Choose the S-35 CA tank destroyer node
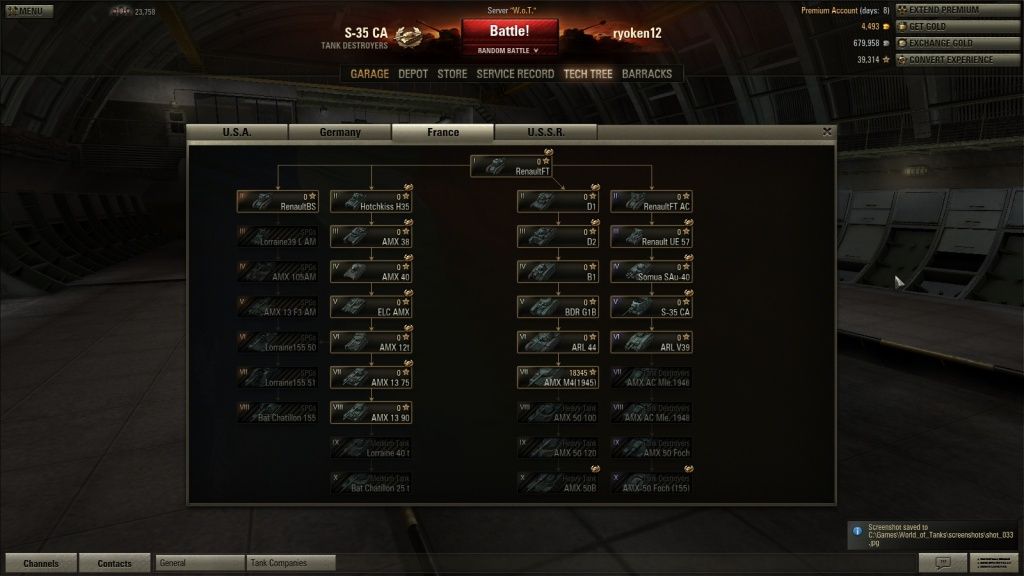This screenshot has height=576, width=1024. pyautogui.click(x=652, y=306)
